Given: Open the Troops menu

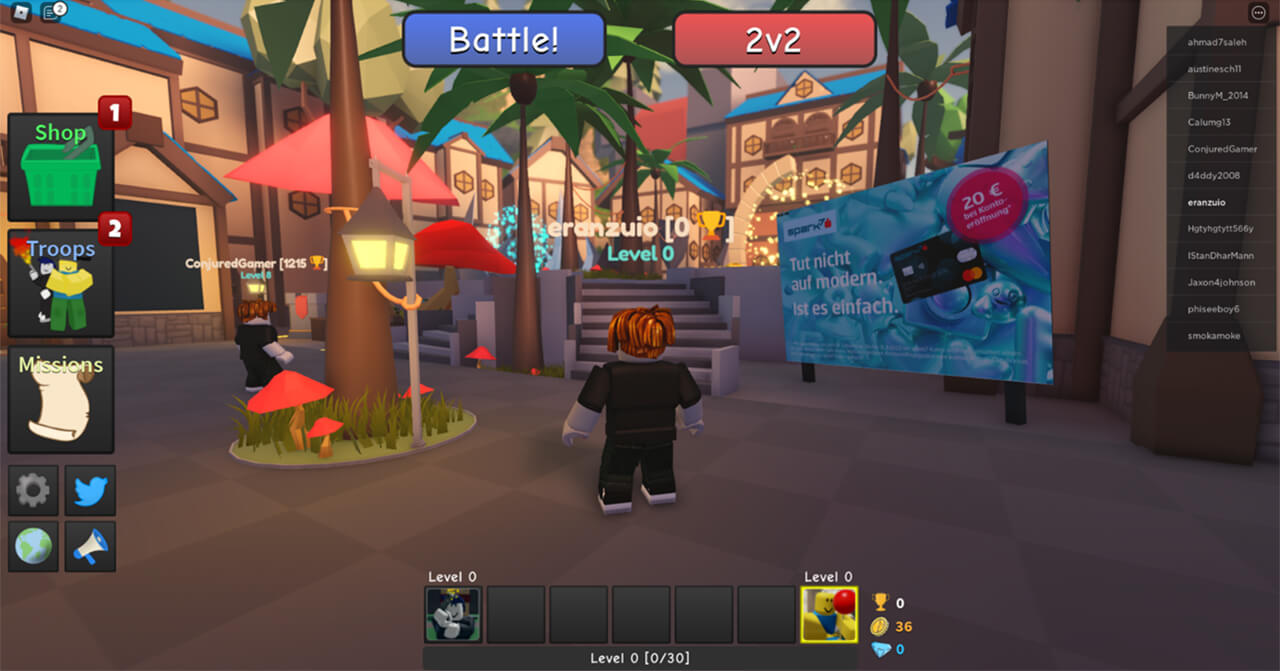Looking at the screenshot, I should tap(60, 284).
